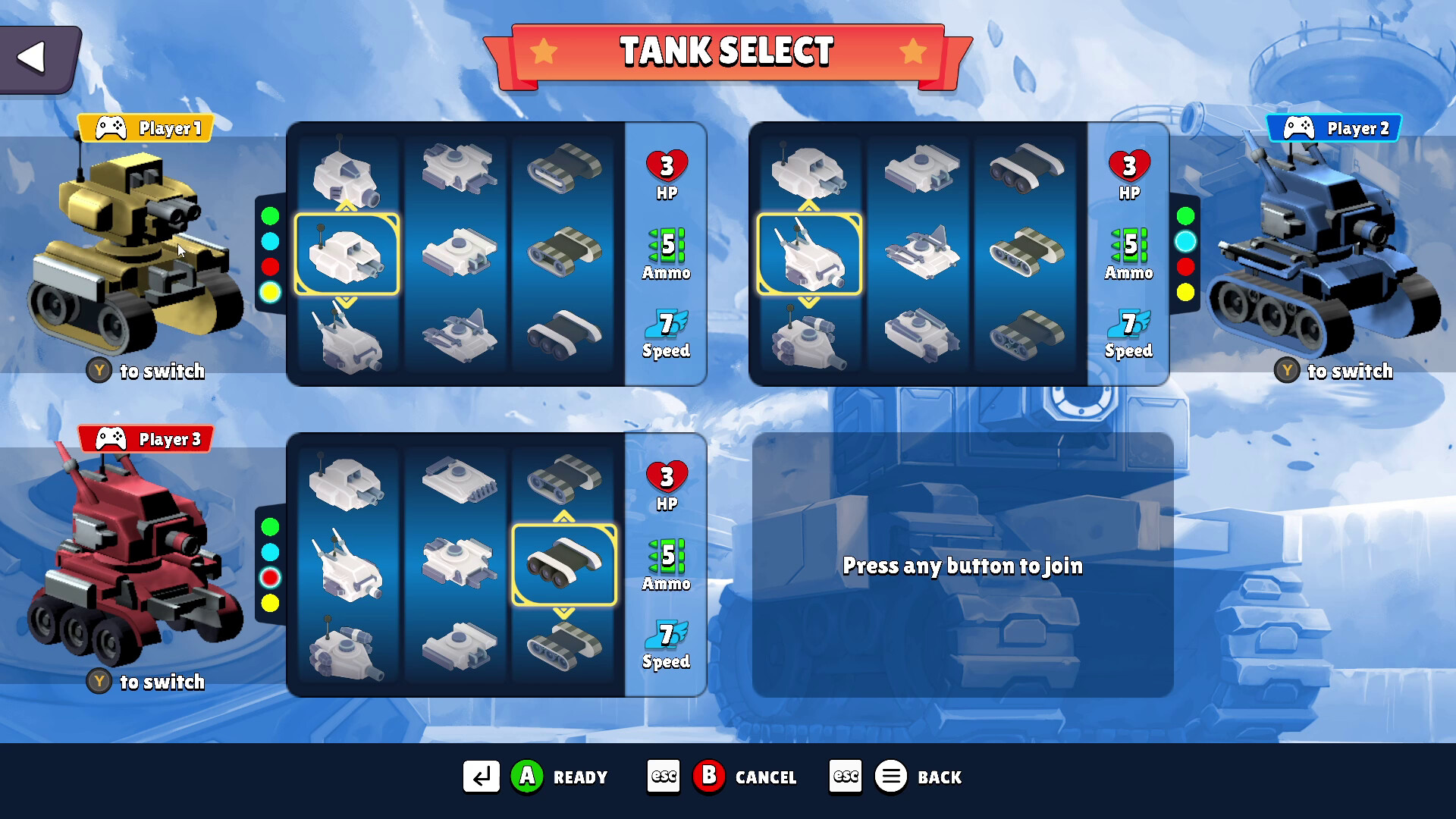The height and width of the screenshot is (819, 1456).
Task: Click the TANK SELECT title banner
Action: [726, 52]
